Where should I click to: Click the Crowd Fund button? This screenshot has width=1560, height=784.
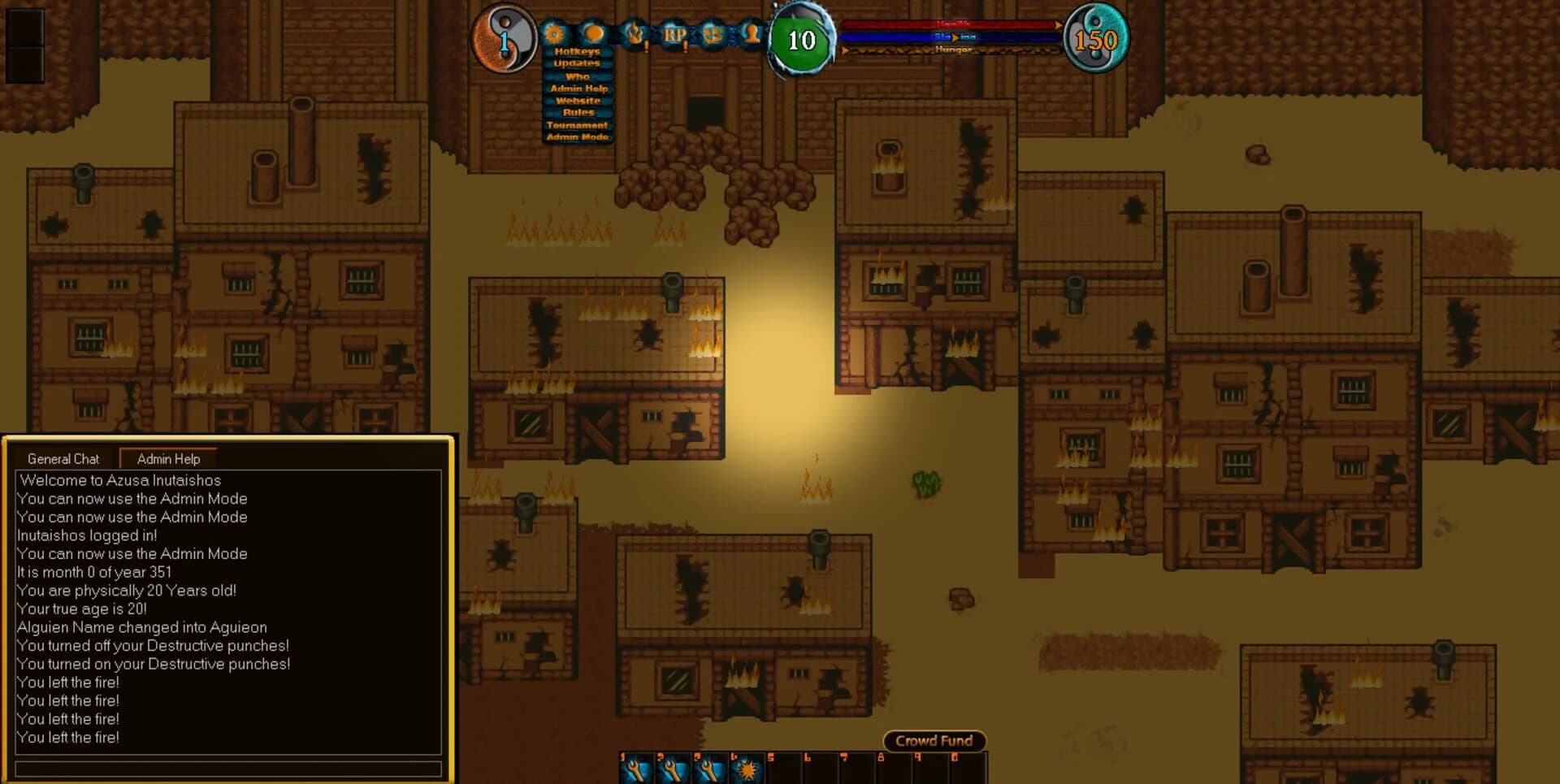coord(934,740)
